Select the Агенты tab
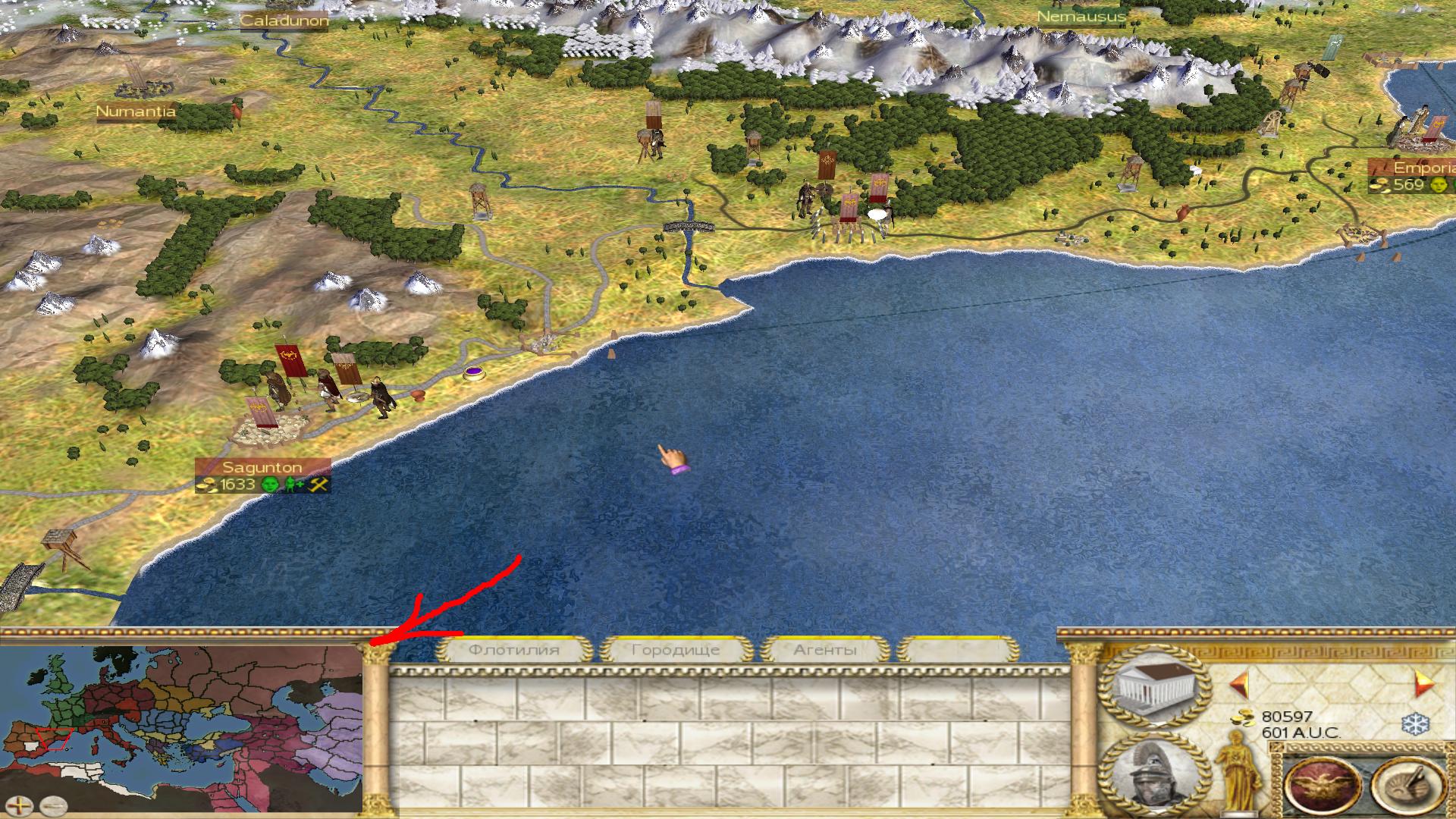The height and width of the screenshot is (819, 1456). click(x=825, y=650)
